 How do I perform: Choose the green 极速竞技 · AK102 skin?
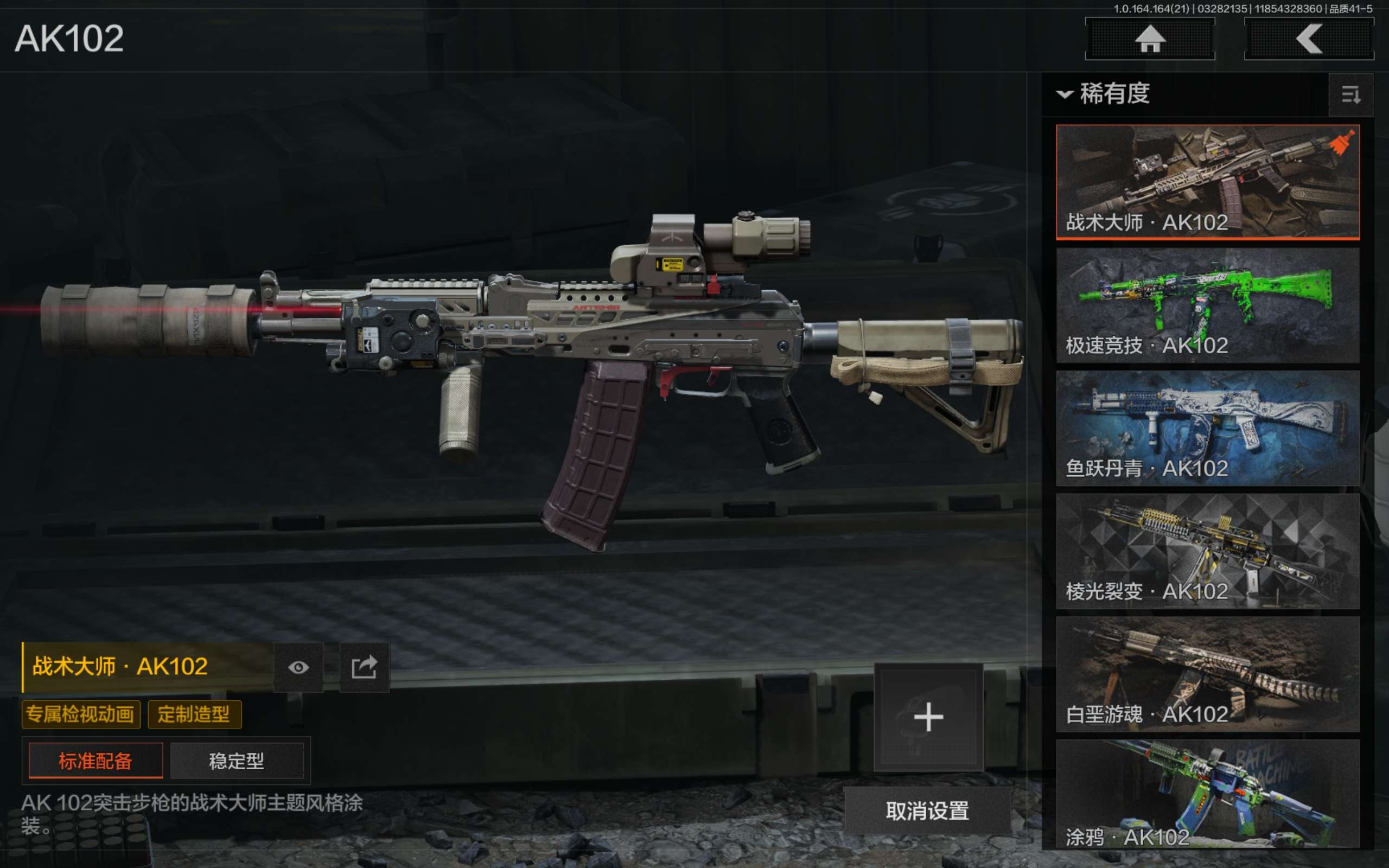pyautogui.click(x=1207, y=305)
